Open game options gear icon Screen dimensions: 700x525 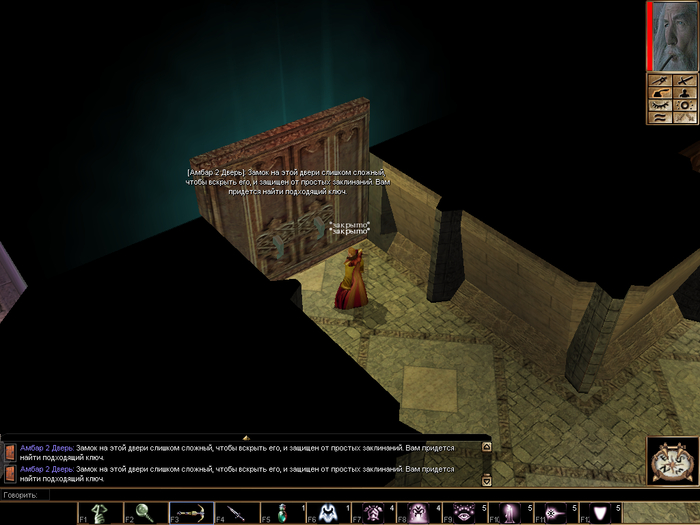pyautogui.click(x=684, y=105)
